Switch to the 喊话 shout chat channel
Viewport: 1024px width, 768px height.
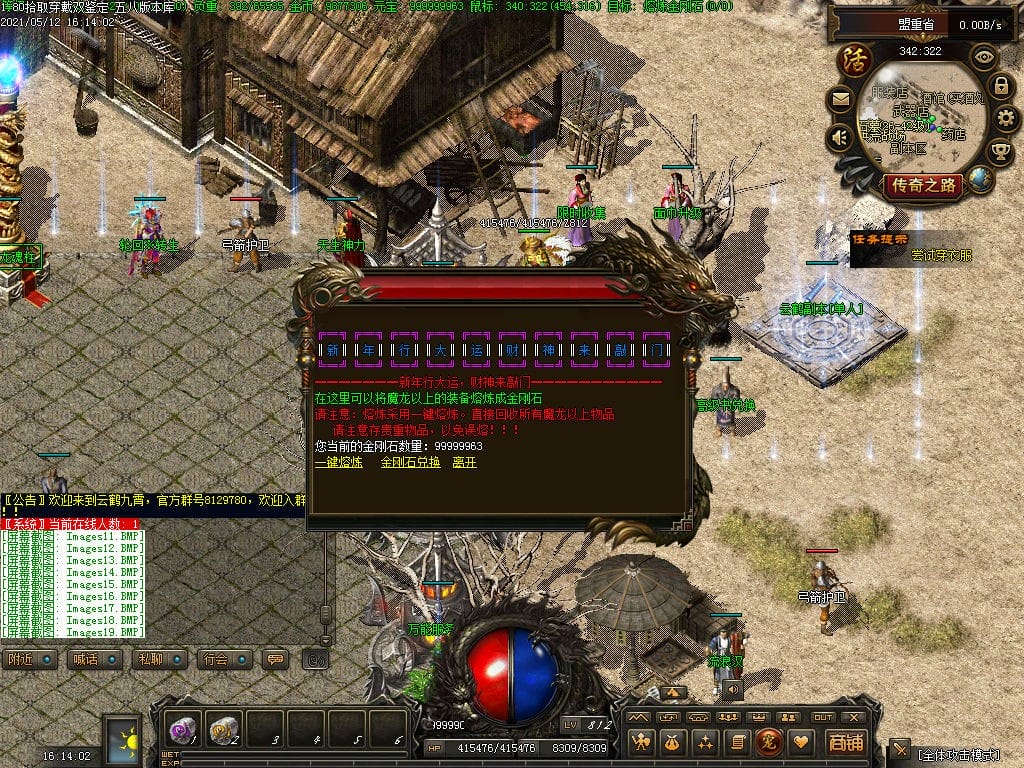click(x=89, y=659)
